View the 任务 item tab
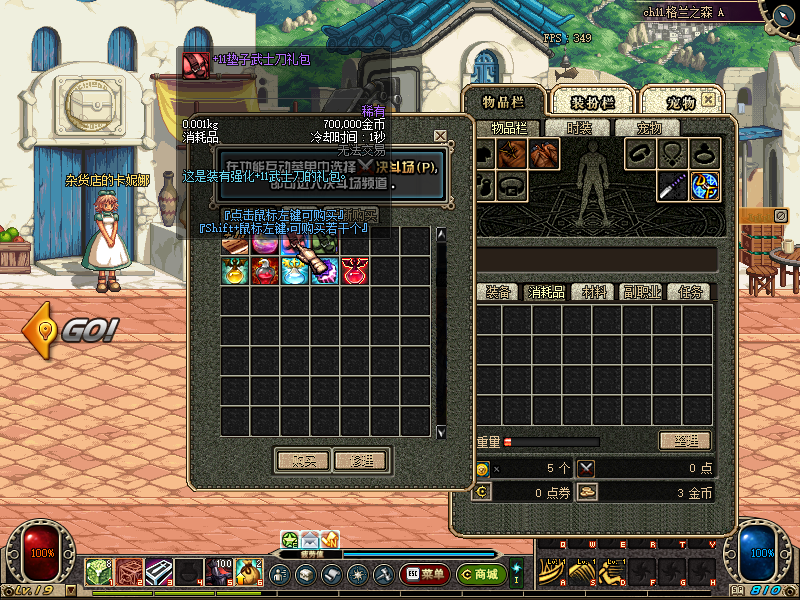800x600 pixels. tap(691, 292)
